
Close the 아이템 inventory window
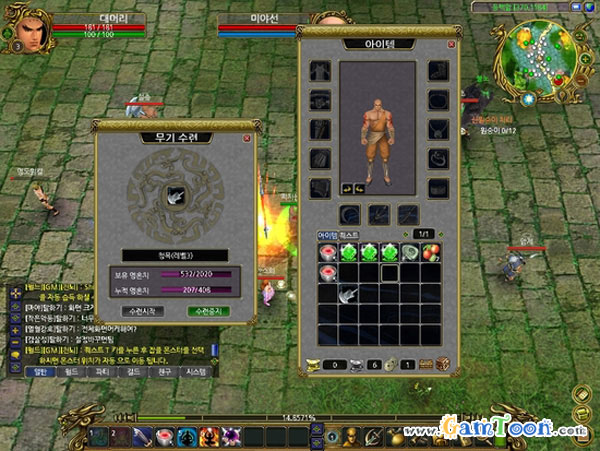tap(452, 45)
